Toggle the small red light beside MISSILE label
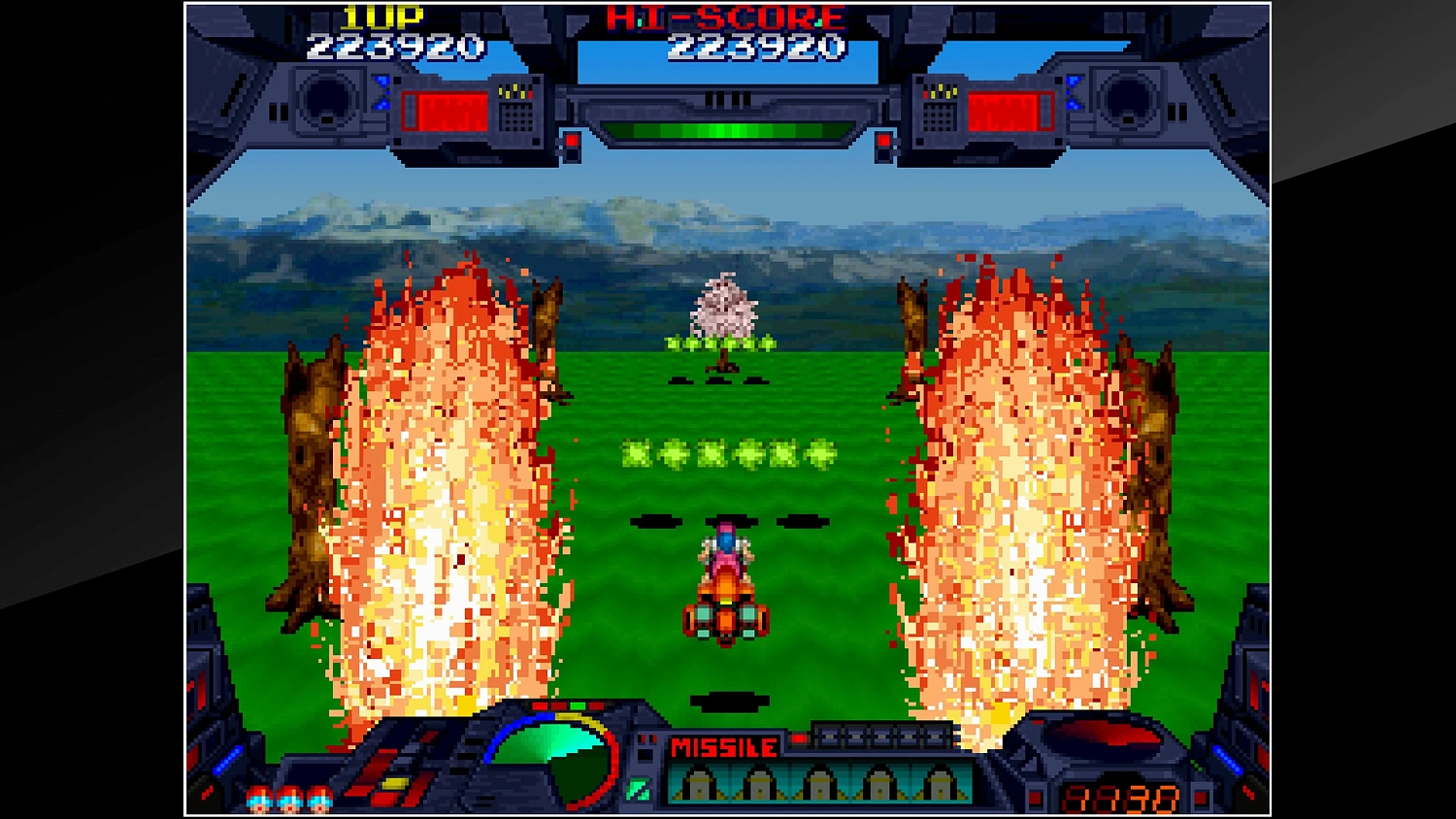The image size is (1456, 819). 800,737
